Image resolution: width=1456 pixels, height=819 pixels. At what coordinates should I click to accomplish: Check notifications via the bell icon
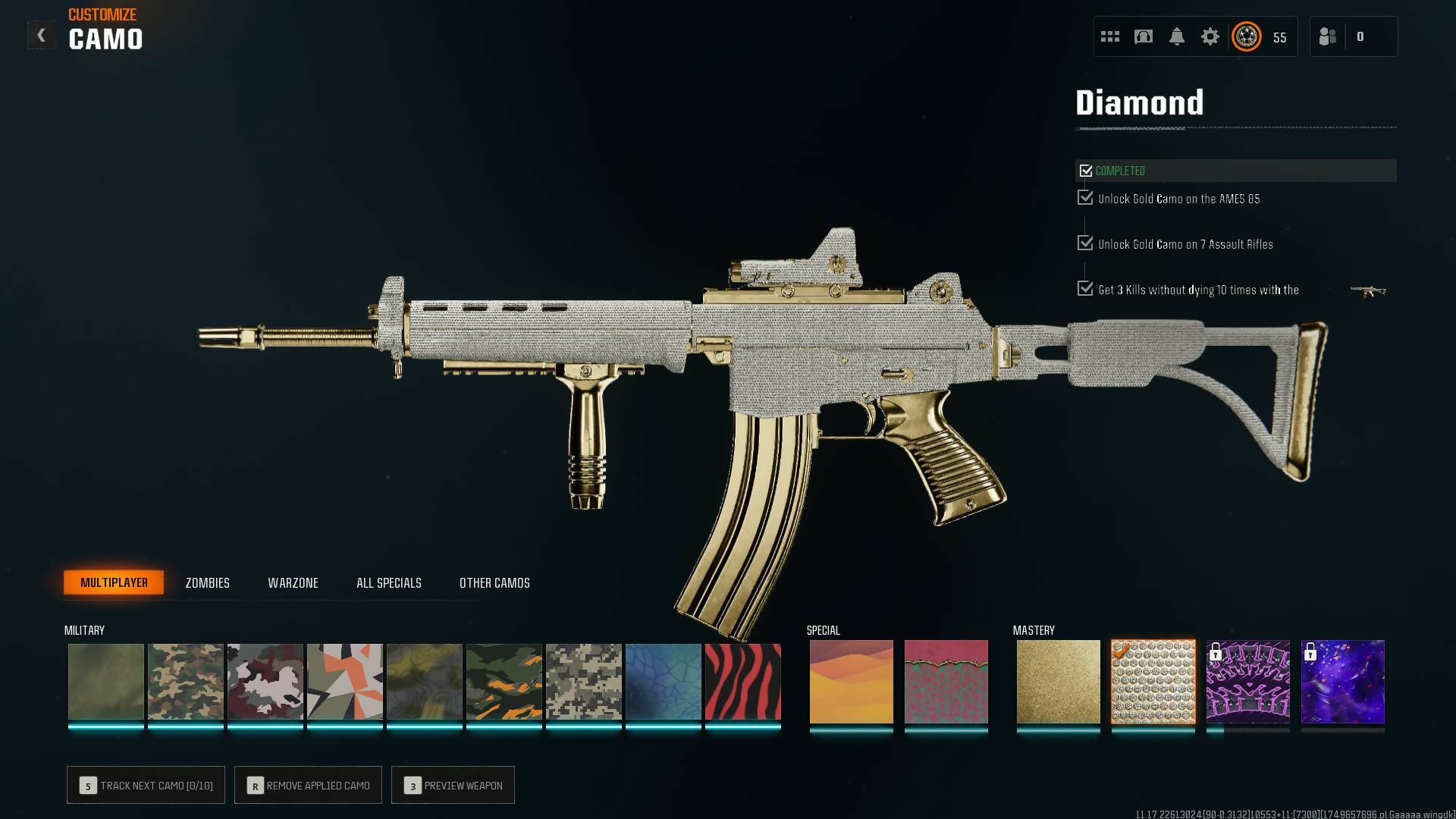[x=1176, y=36]
